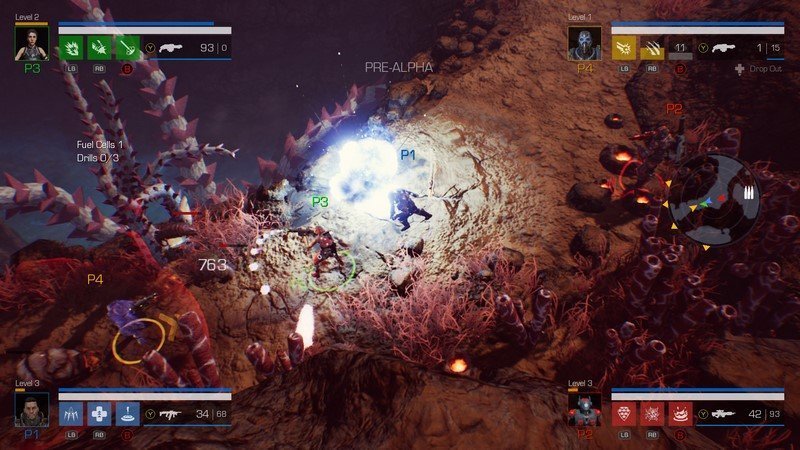Click P2's red robot portrait
Image resolution: width=800 pixels, height=450 pixels.
(x=584, y=410)
